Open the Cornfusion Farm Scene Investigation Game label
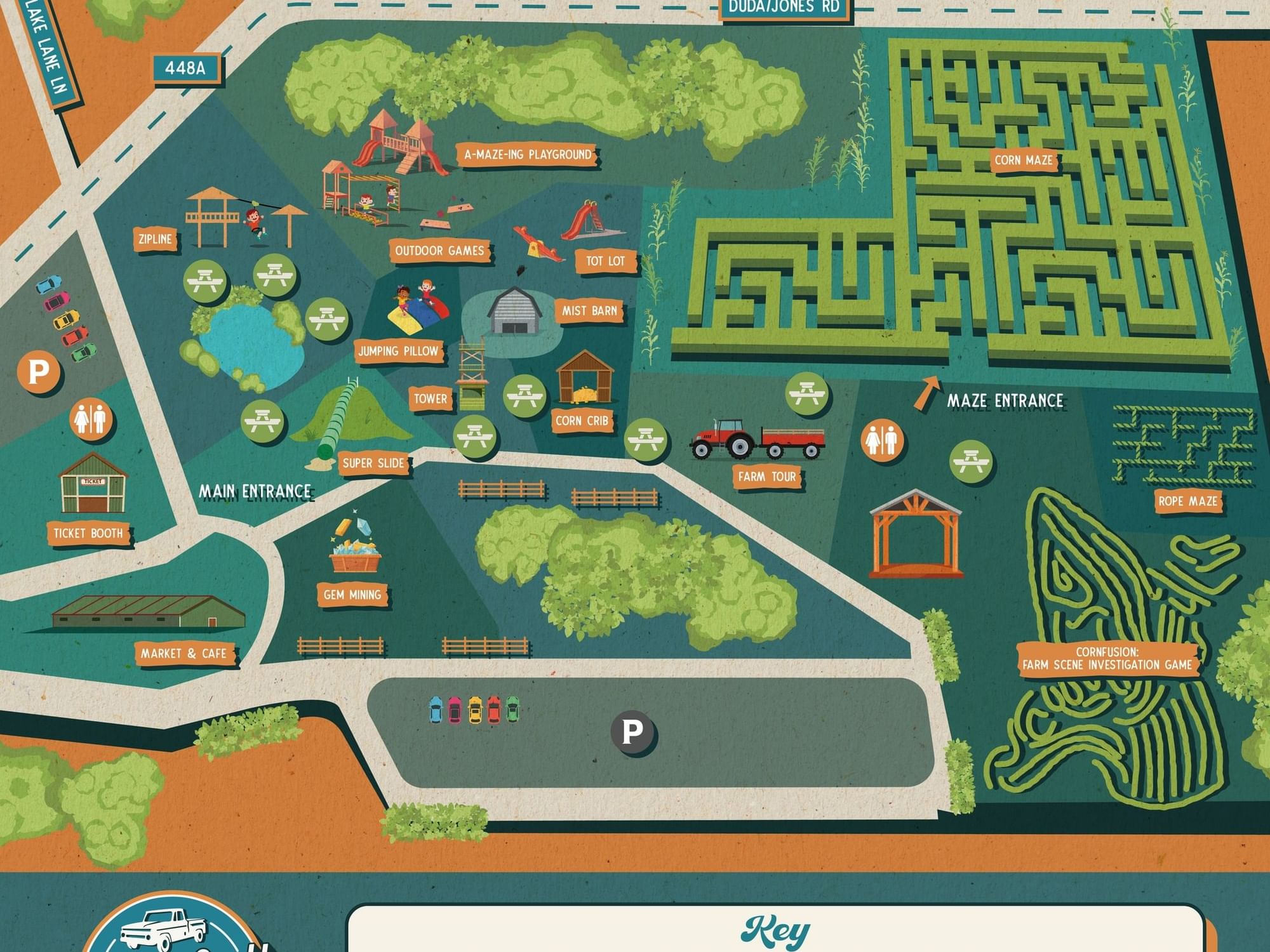The image size is (1270, 952). coord(1107,659)
